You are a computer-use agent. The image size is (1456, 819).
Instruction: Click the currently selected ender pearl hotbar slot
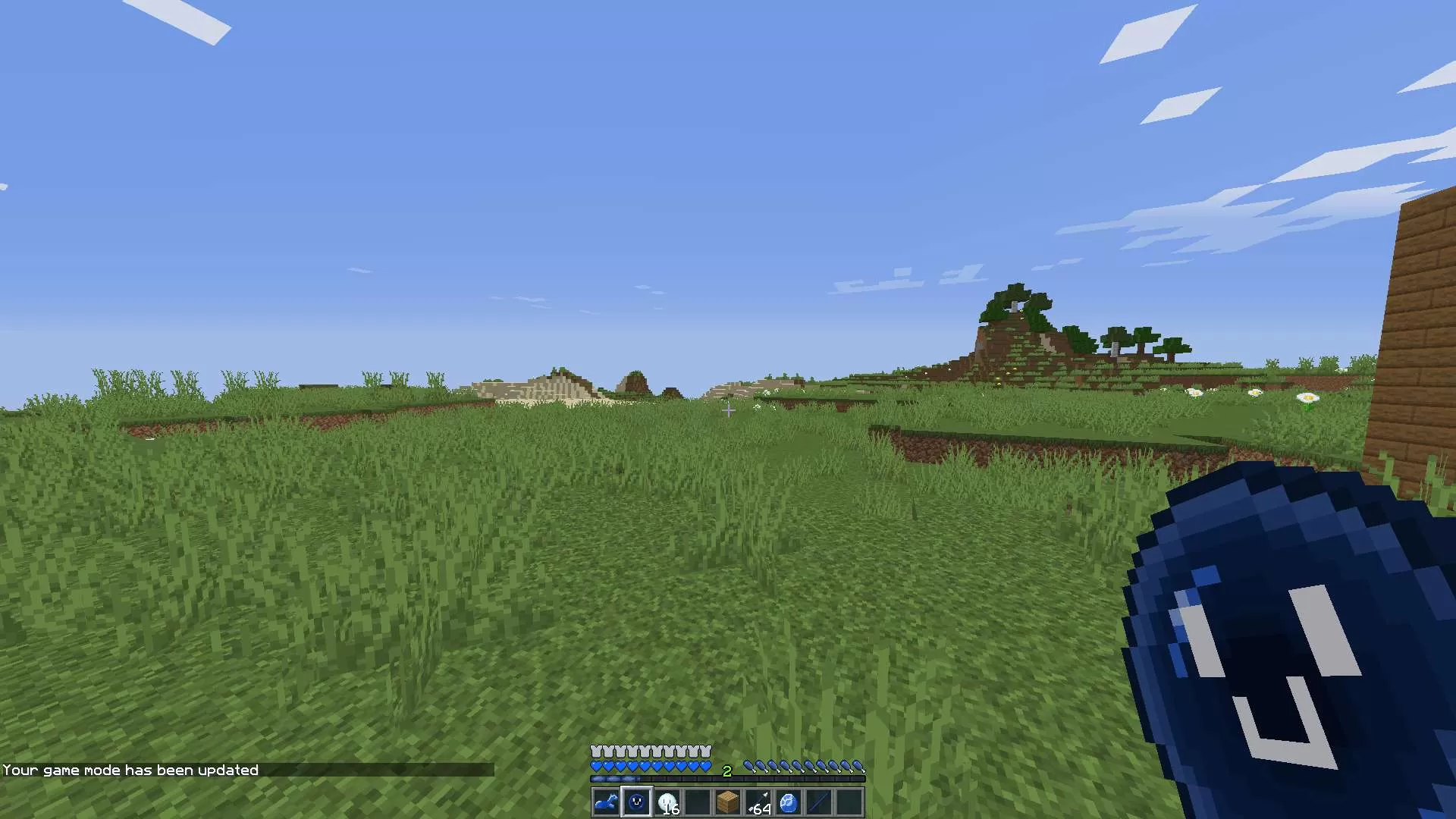coord(637,802)
